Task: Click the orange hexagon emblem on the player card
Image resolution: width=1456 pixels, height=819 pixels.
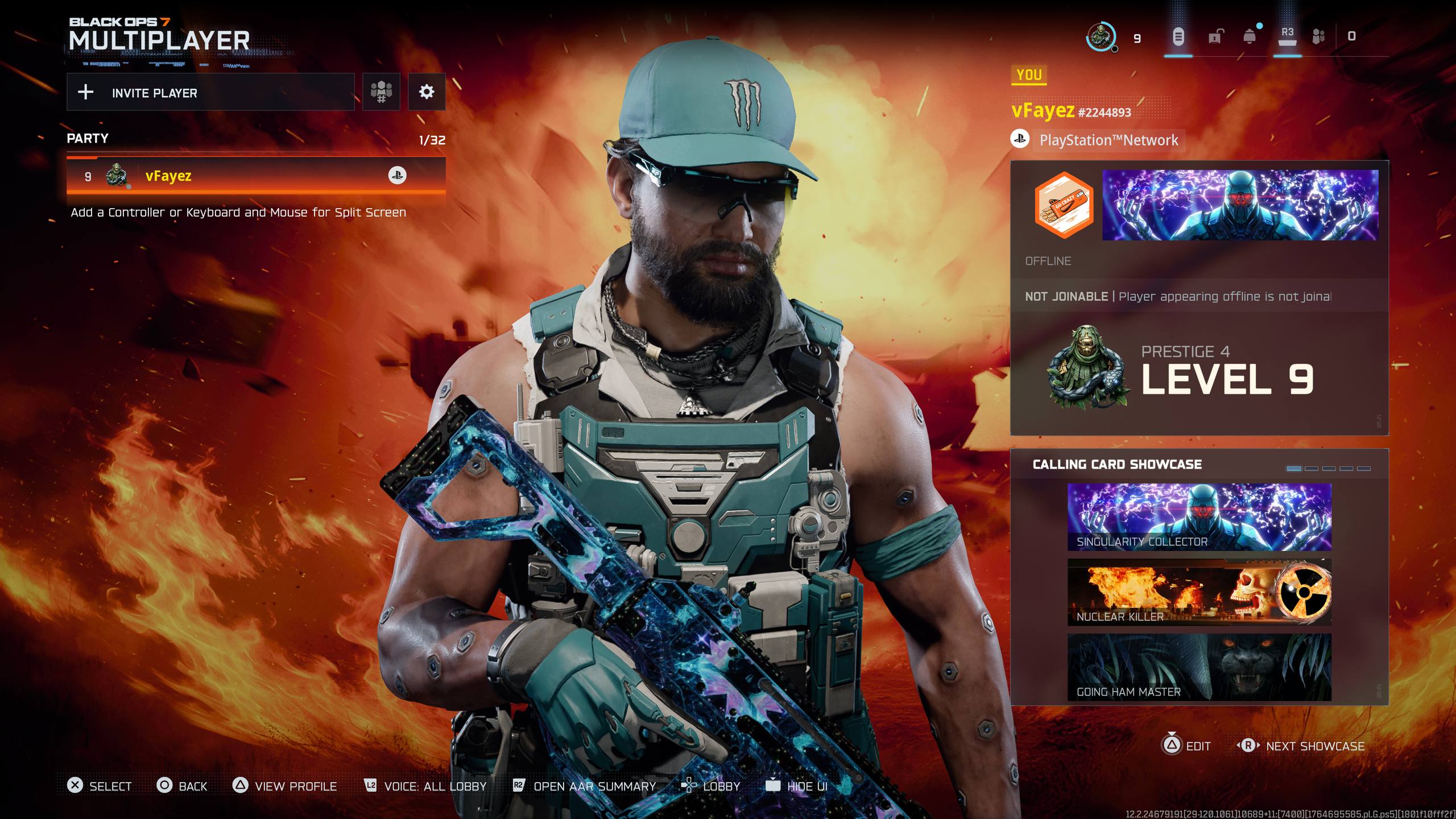Action: point(1064,205)
